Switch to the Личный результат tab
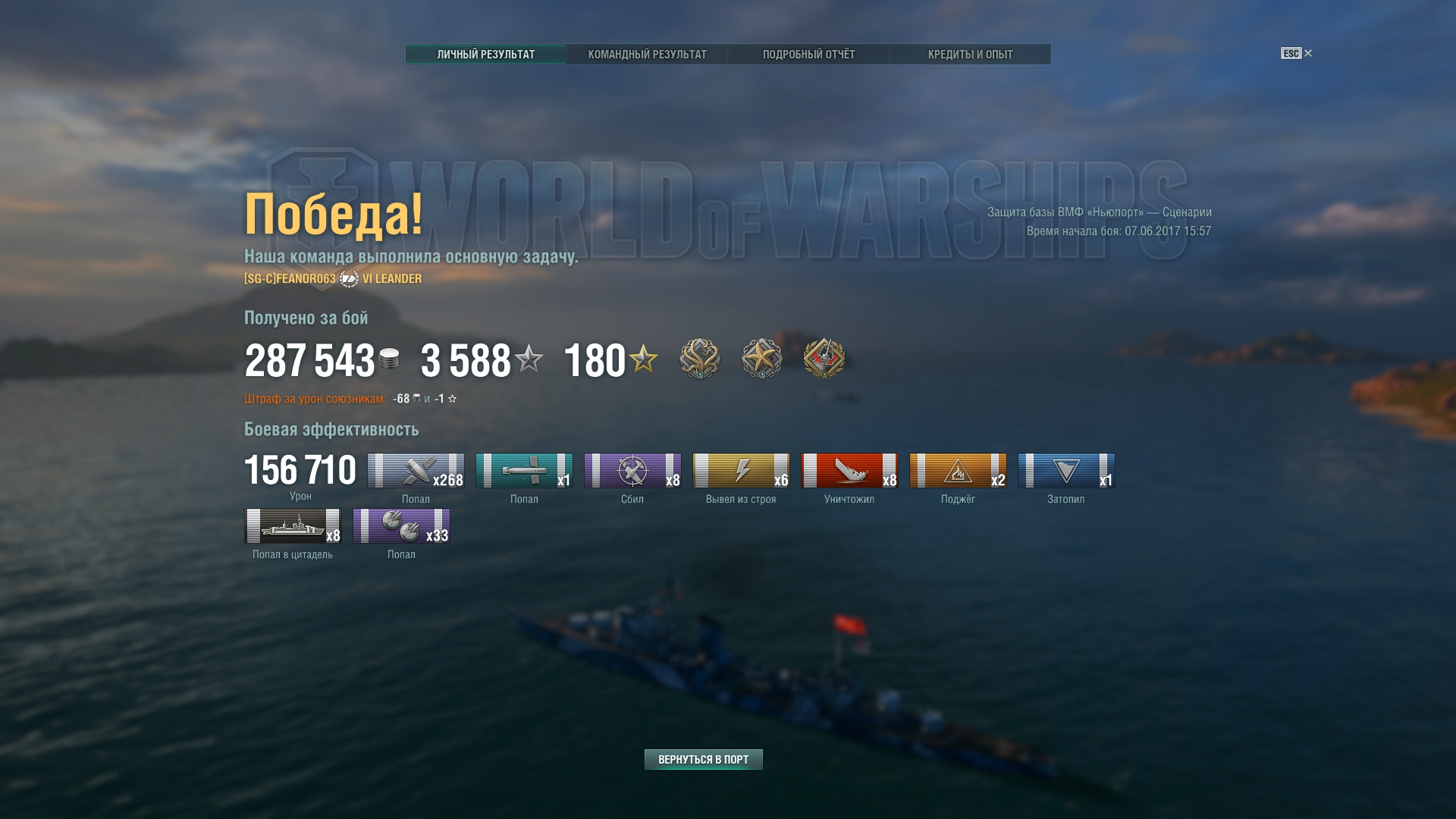 point(485,55)
